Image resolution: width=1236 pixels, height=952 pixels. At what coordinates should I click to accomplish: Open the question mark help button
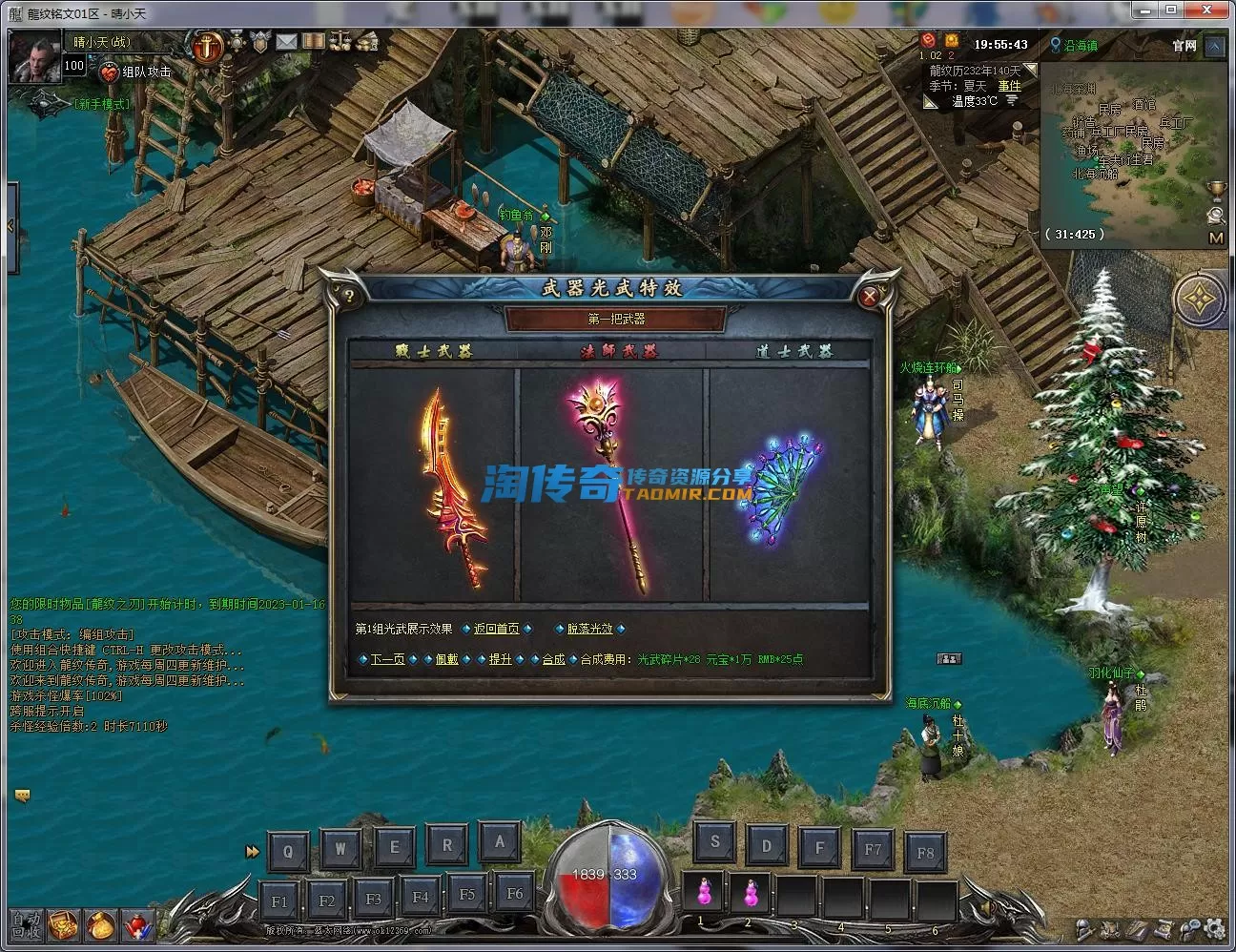tap(350, 297)
